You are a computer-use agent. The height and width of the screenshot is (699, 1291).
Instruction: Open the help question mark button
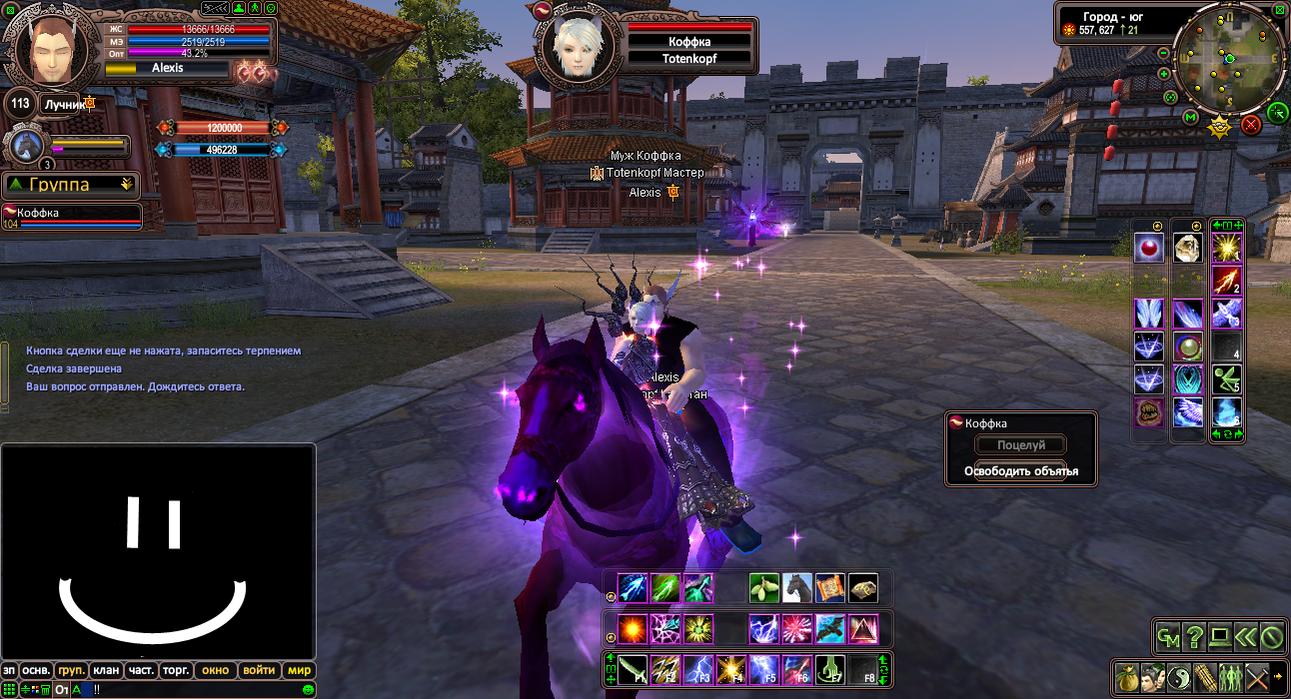pos(1193,636)
